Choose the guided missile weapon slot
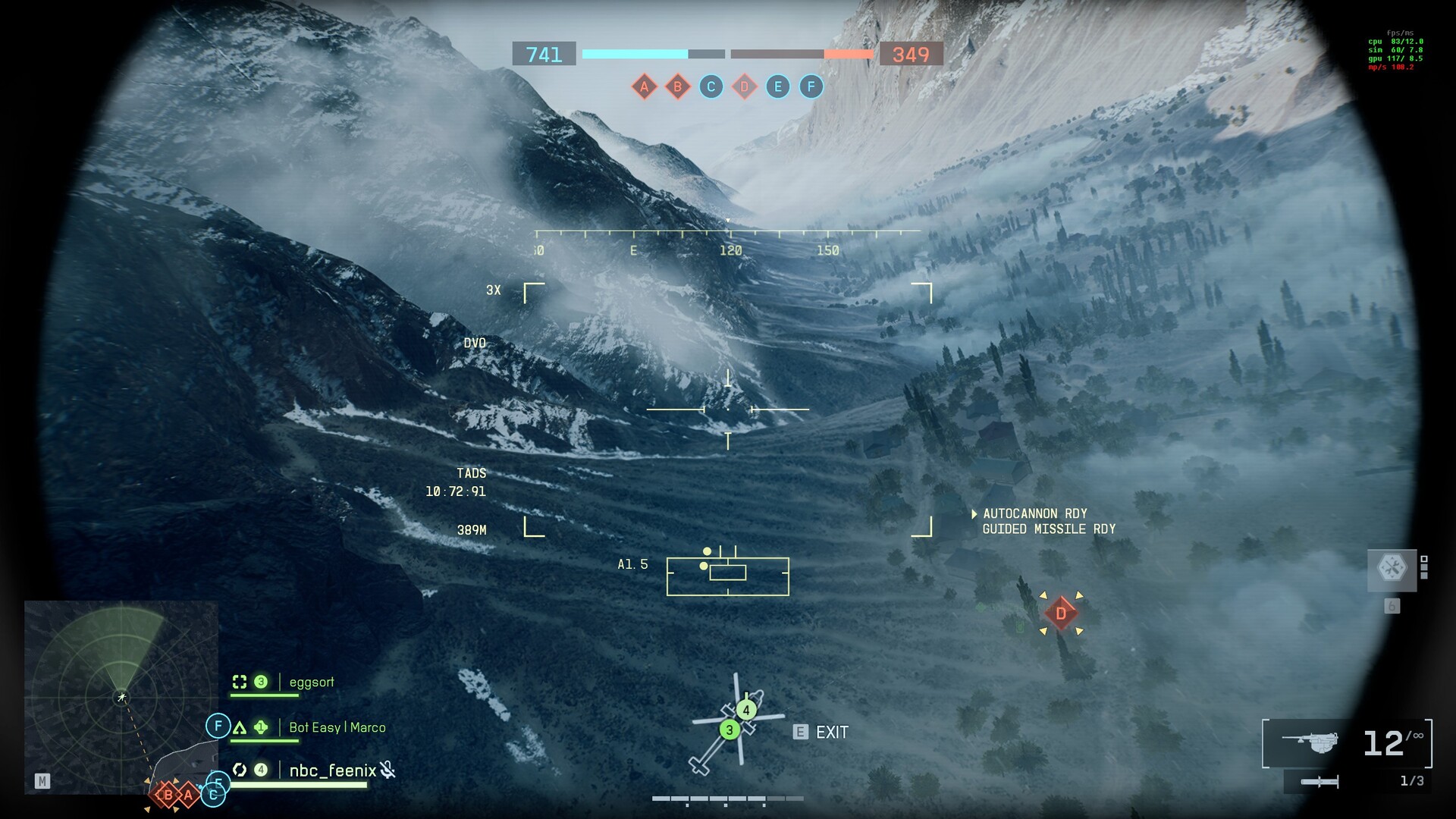 1319,782
